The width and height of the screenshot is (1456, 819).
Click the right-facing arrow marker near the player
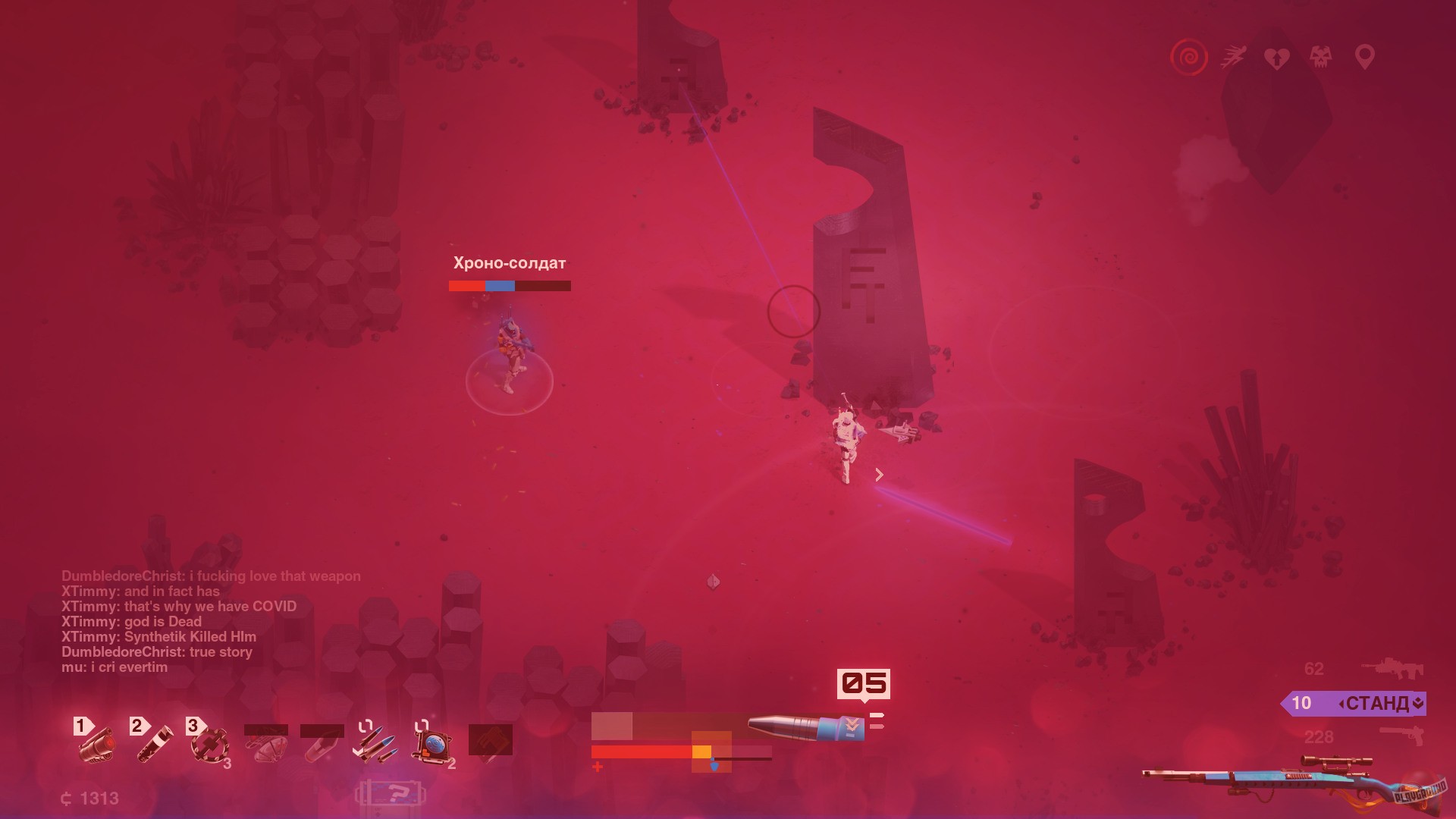pos(880,475)
